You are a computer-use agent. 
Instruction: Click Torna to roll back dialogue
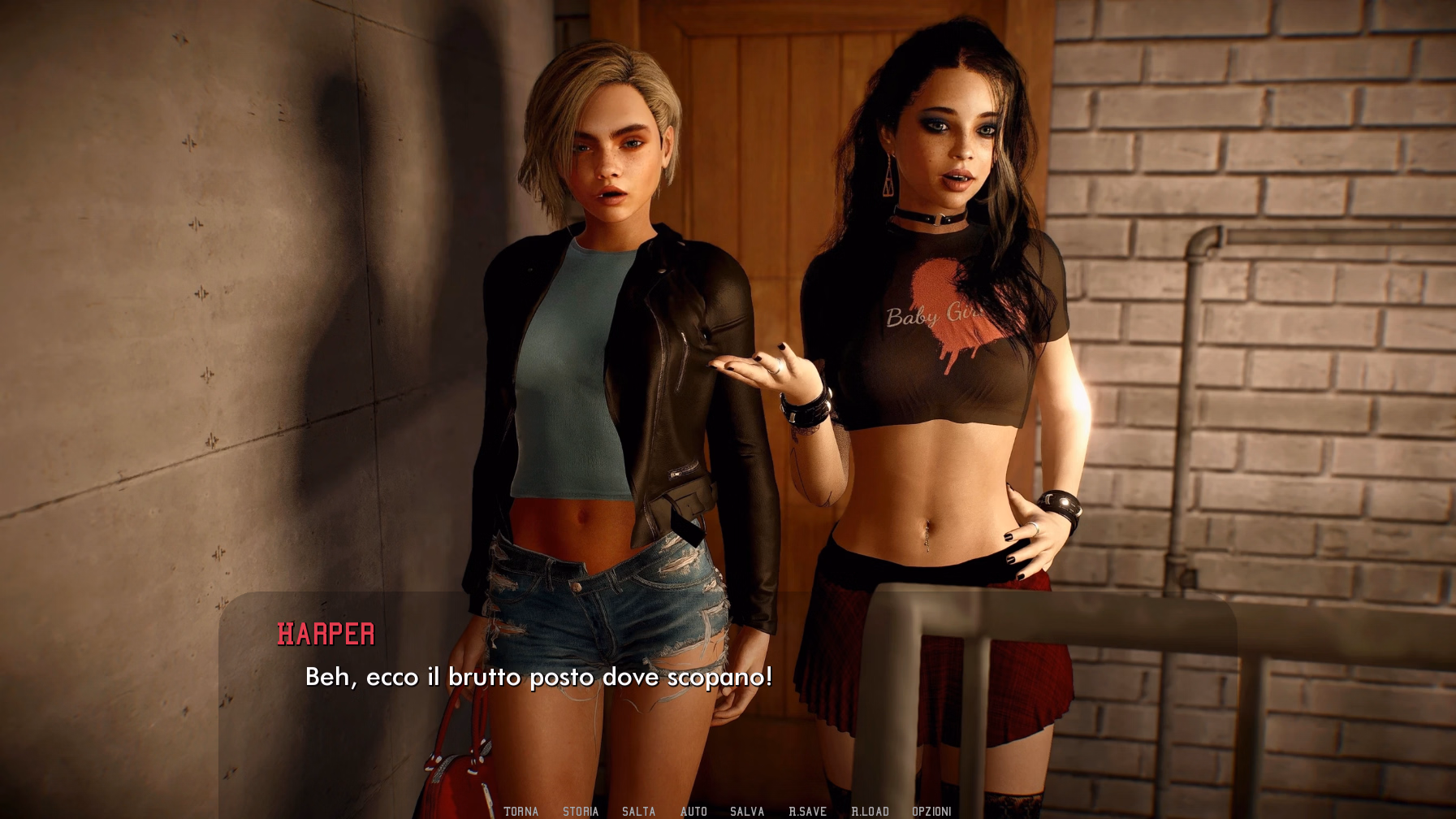pyautogui.click(x=521, y=811)
